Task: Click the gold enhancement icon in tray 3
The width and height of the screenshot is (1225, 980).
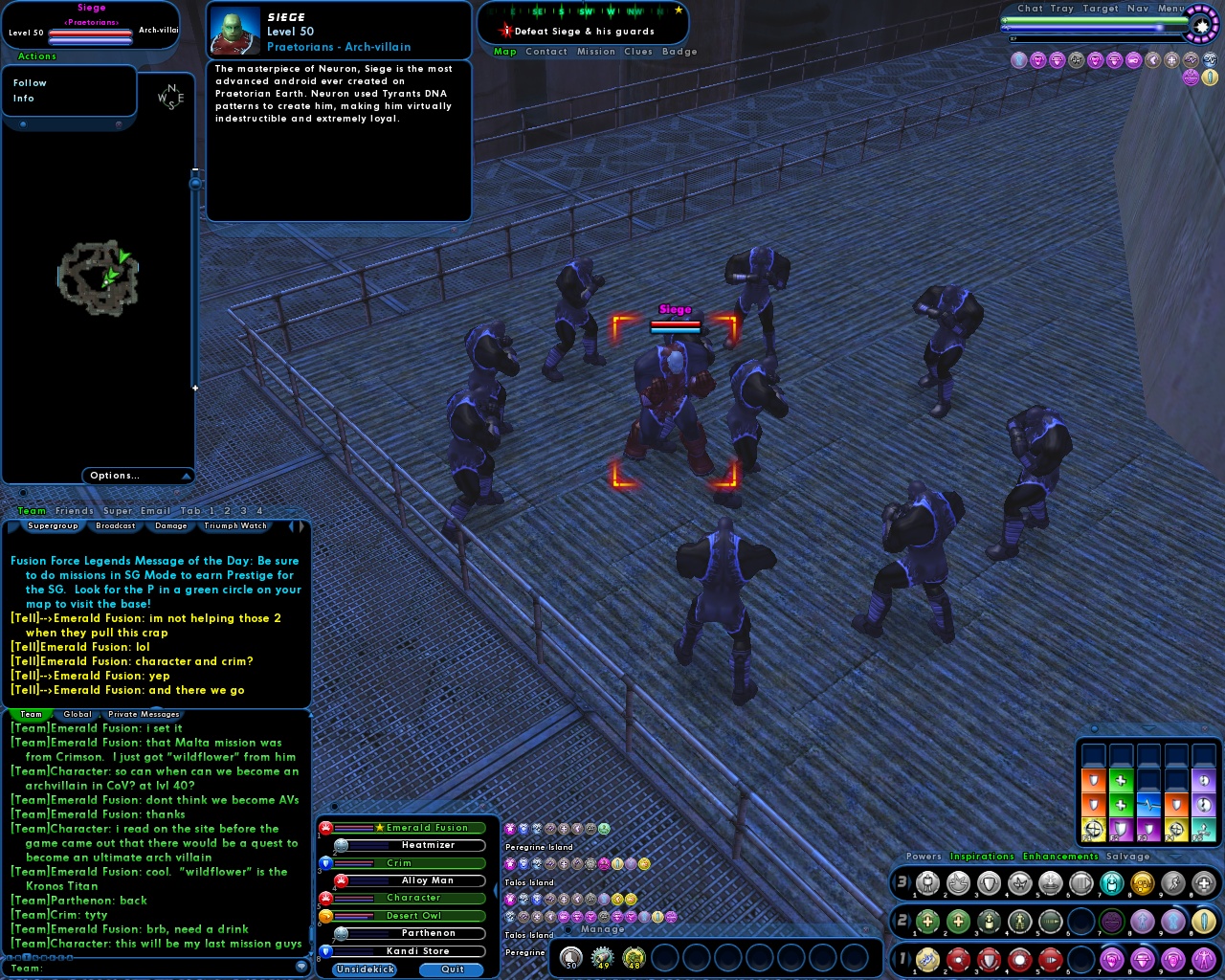Action: coord(1141,882)
